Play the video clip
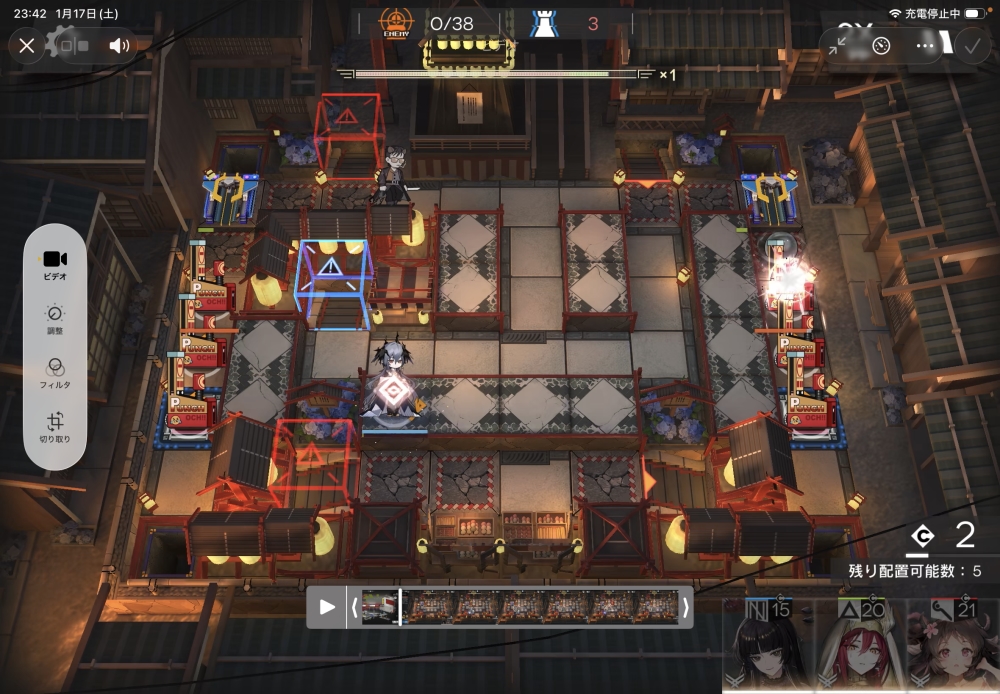 (x=327, y=606)
